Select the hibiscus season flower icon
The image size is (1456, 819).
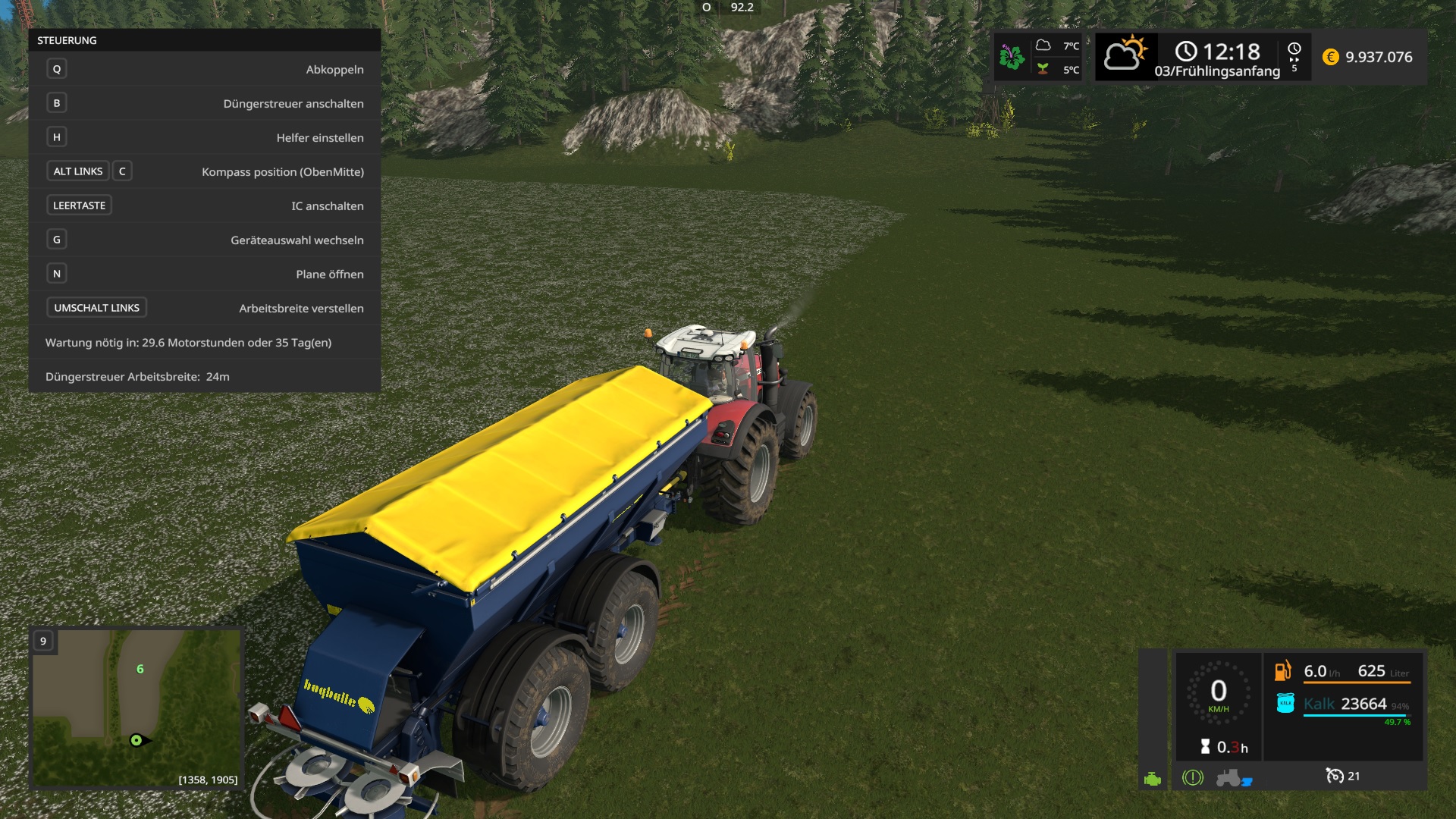[1012, 57]
